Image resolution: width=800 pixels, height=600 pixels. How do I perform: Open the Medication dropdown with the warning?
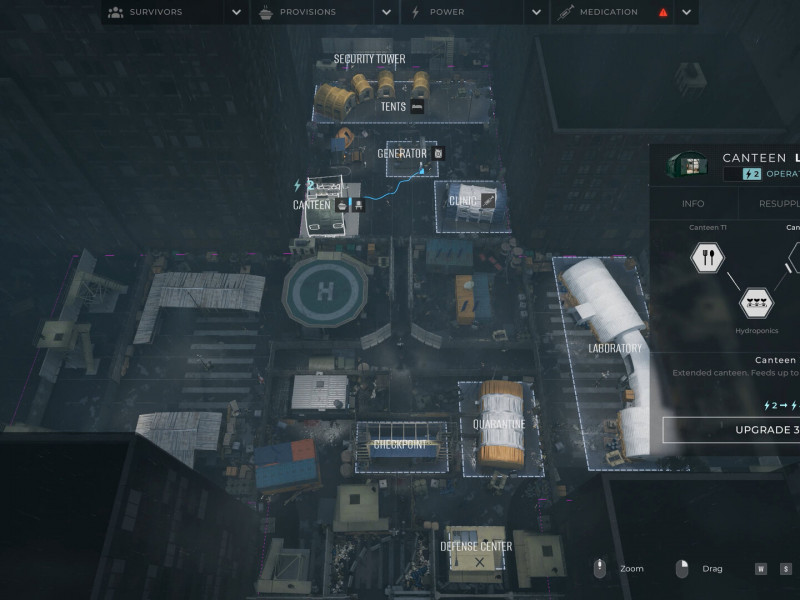(686, 12)
